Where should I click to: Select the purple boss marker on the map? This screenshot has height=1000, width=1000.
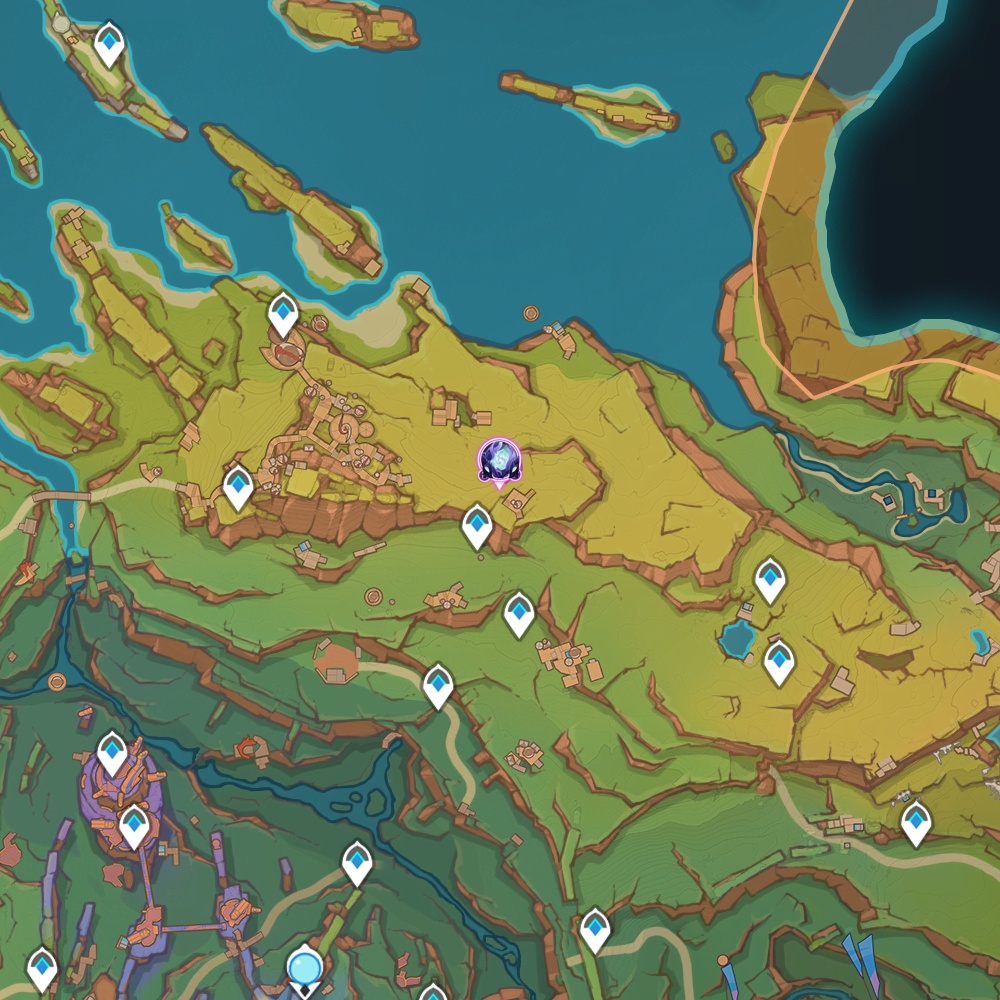pyautogui.click(x=499, y=461)
